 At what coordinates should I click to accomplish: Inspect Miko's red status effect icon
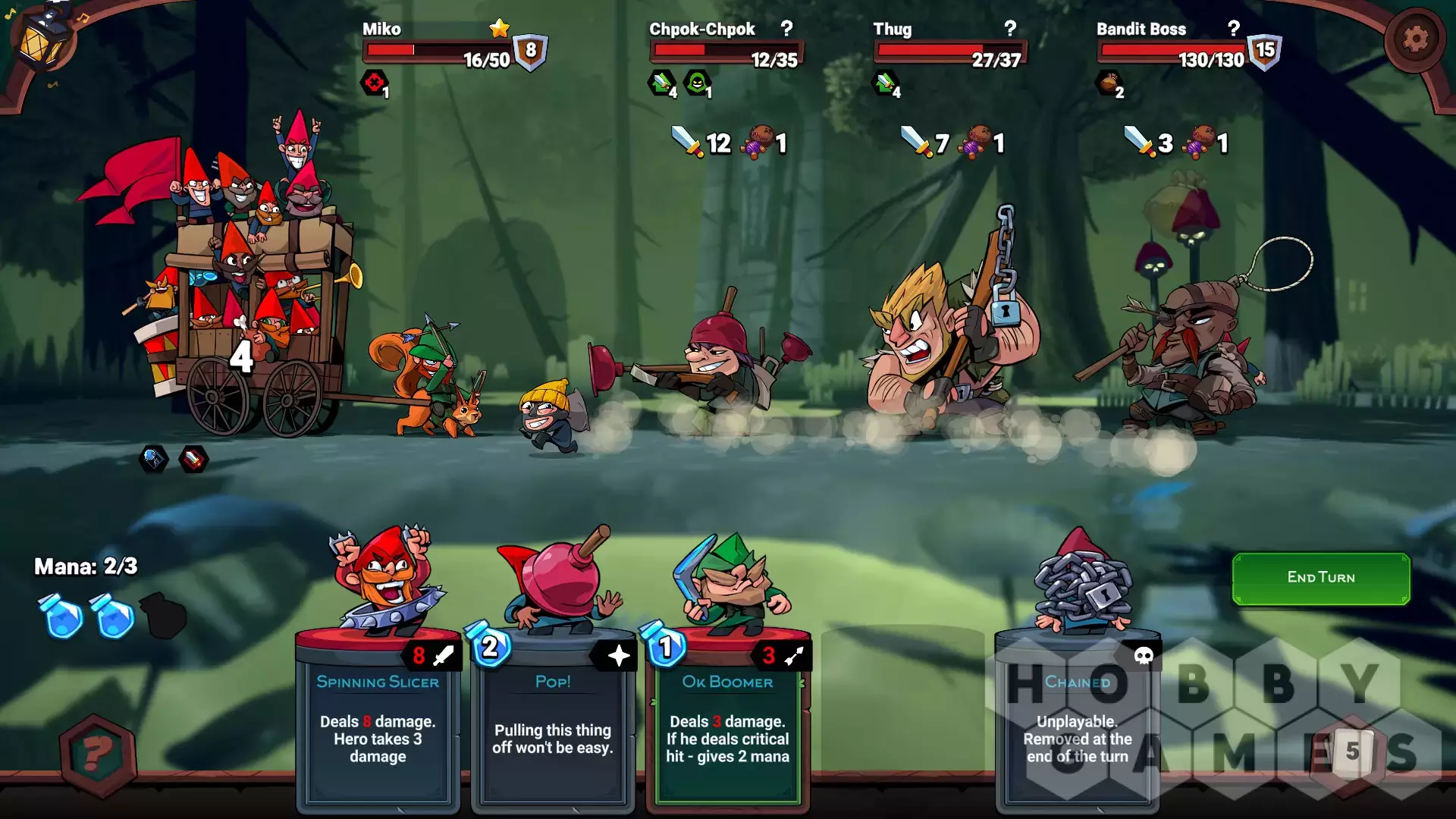374,83
